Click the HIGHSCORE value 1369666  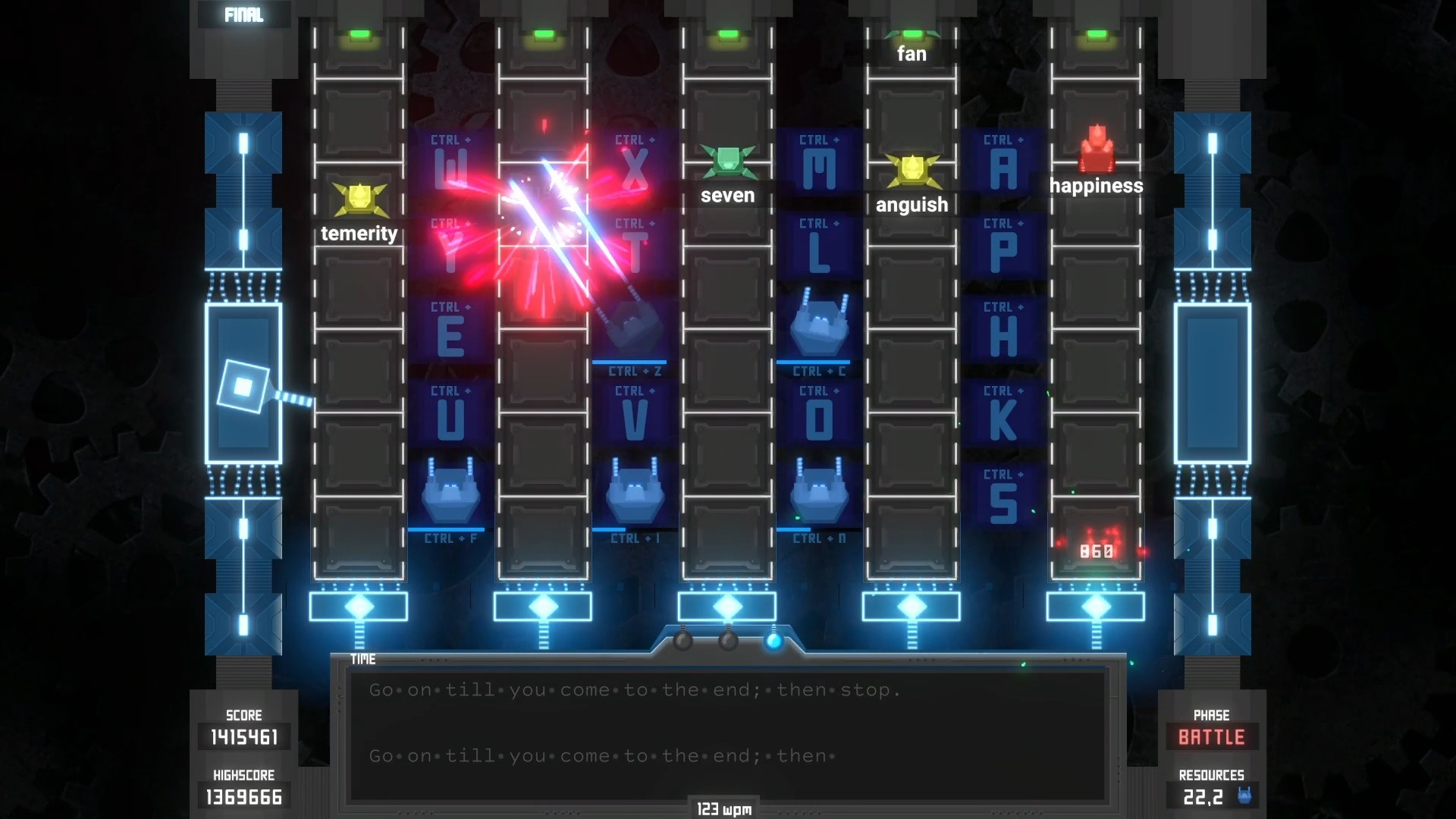[243, 796]
